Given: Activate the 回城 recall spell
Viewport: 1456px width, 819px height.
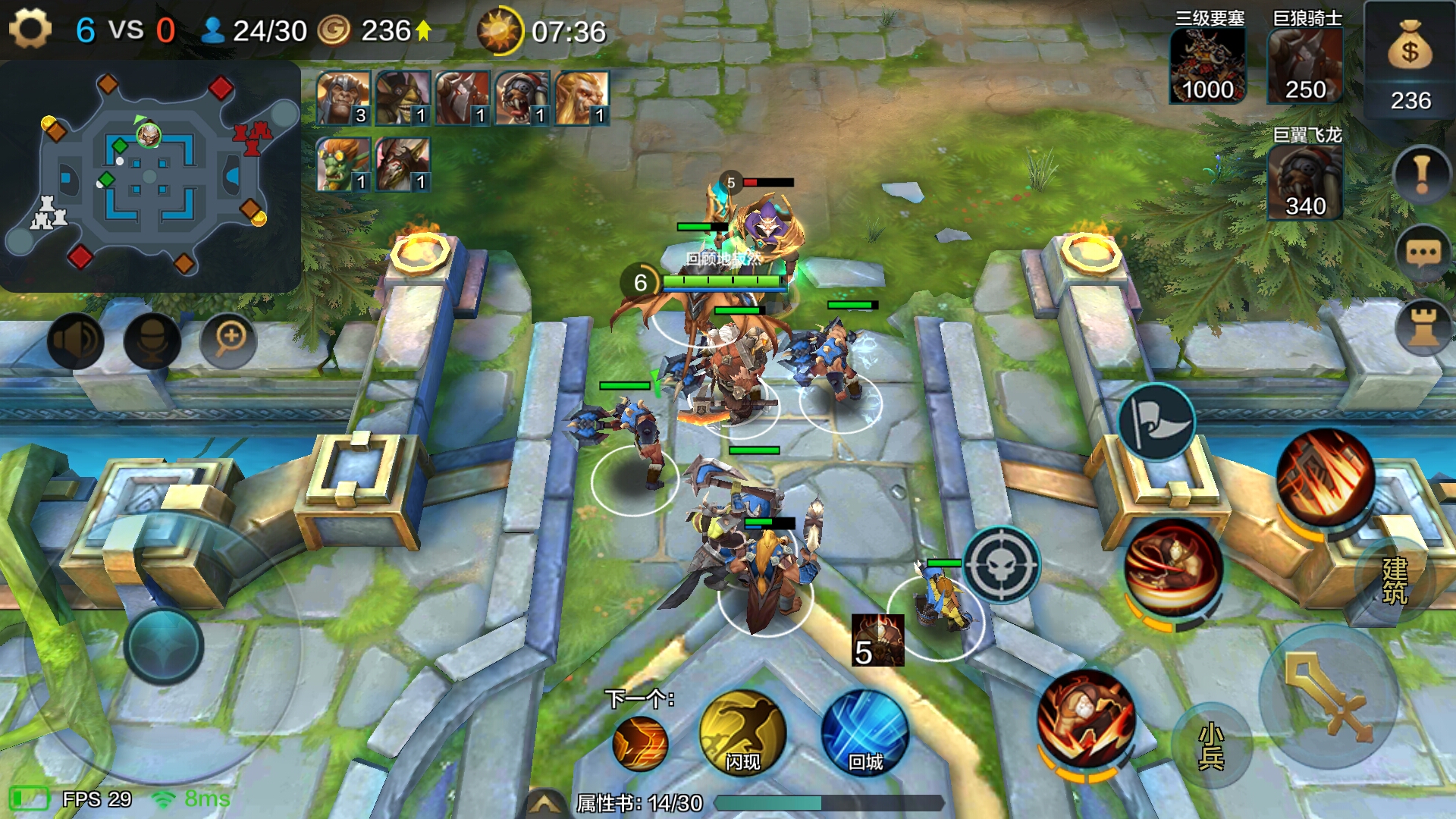Looking at the screenshot, I should pyautogui.click(x=864, y=733).
